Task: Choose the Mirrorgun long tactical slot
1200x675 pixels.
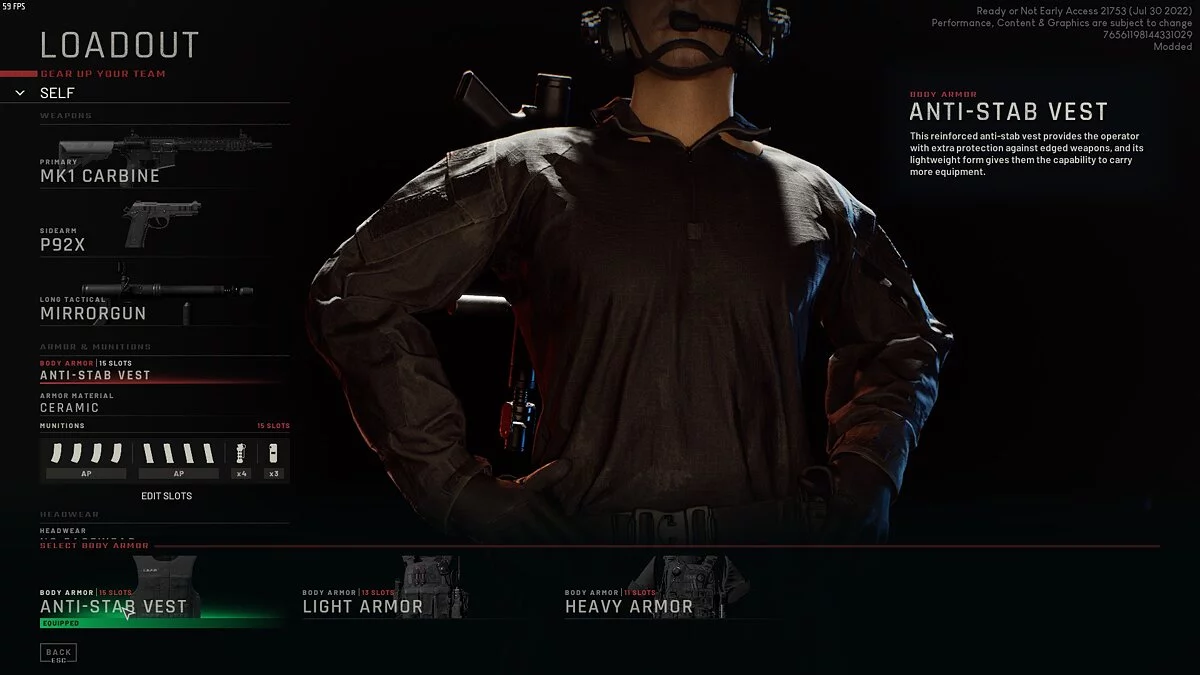Action: [x=93, y=313]
